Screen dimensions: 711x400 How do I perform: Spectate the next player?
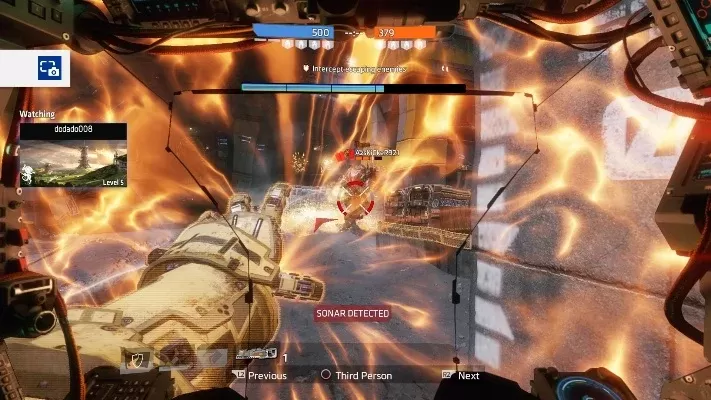click(461, 376)
